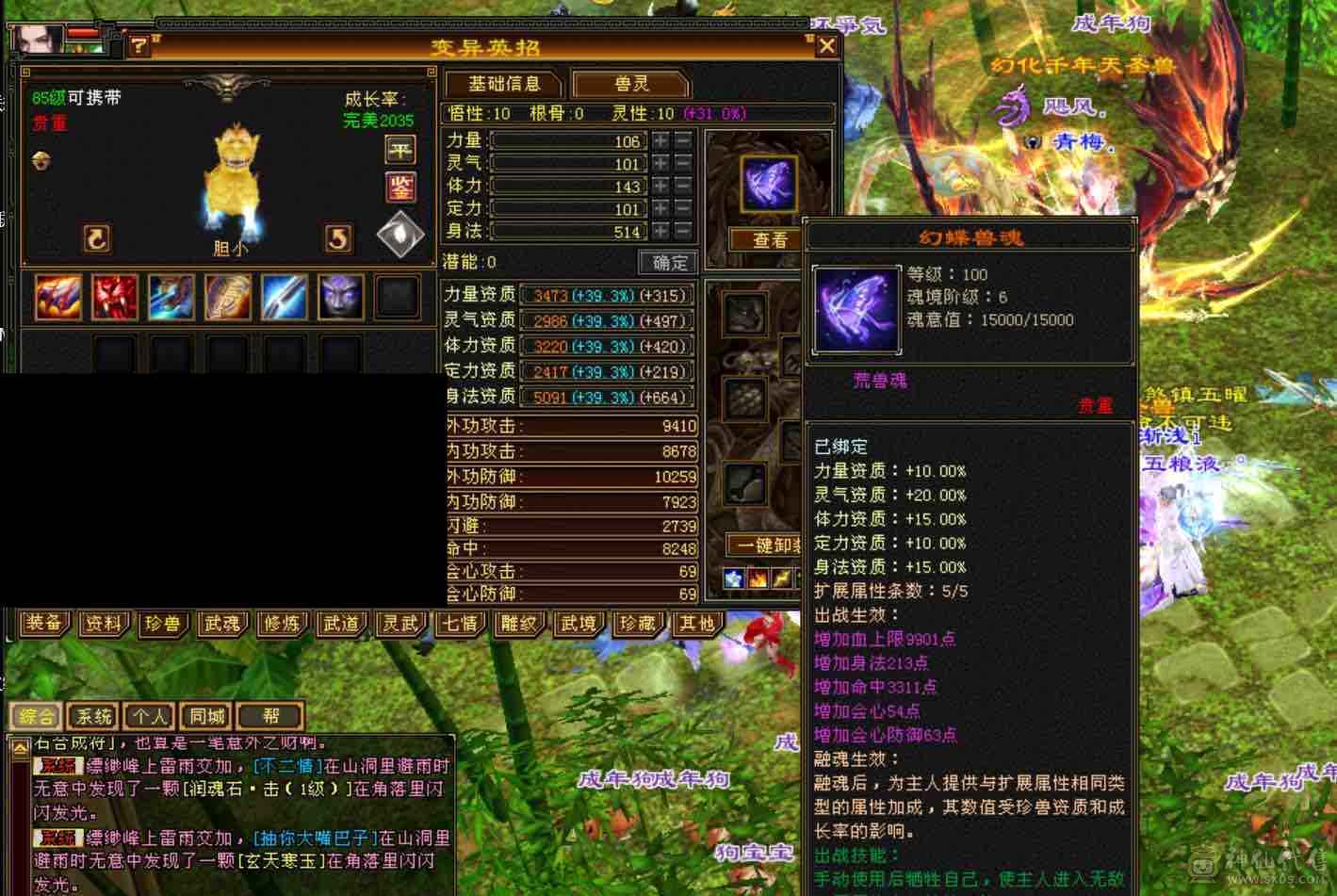Image resolution: width=1337 pixels, height=896 pixels.
Task: Select the purple face skill icon in skill row
Action: click(x=339, y=296)
